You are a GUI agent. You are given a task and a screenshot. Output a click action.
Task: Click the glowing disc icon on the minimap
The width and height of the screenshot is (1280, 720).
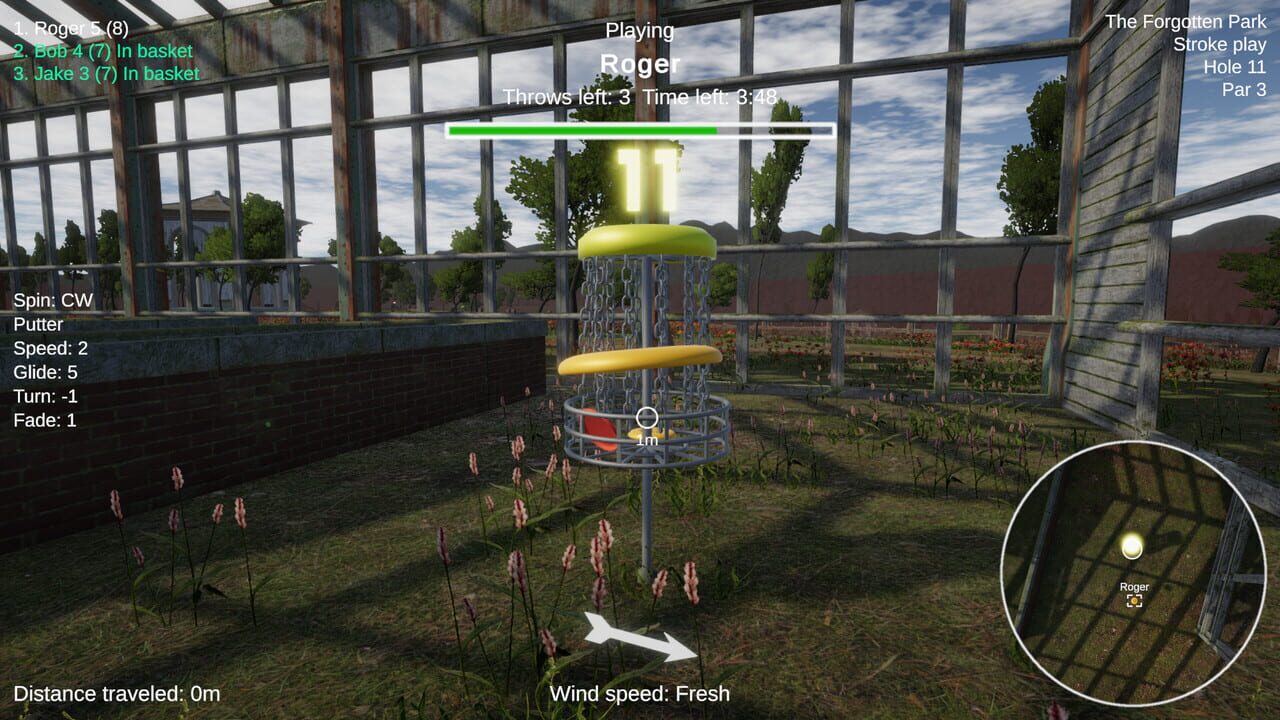pyautogui.click(x=1131, y=546)
